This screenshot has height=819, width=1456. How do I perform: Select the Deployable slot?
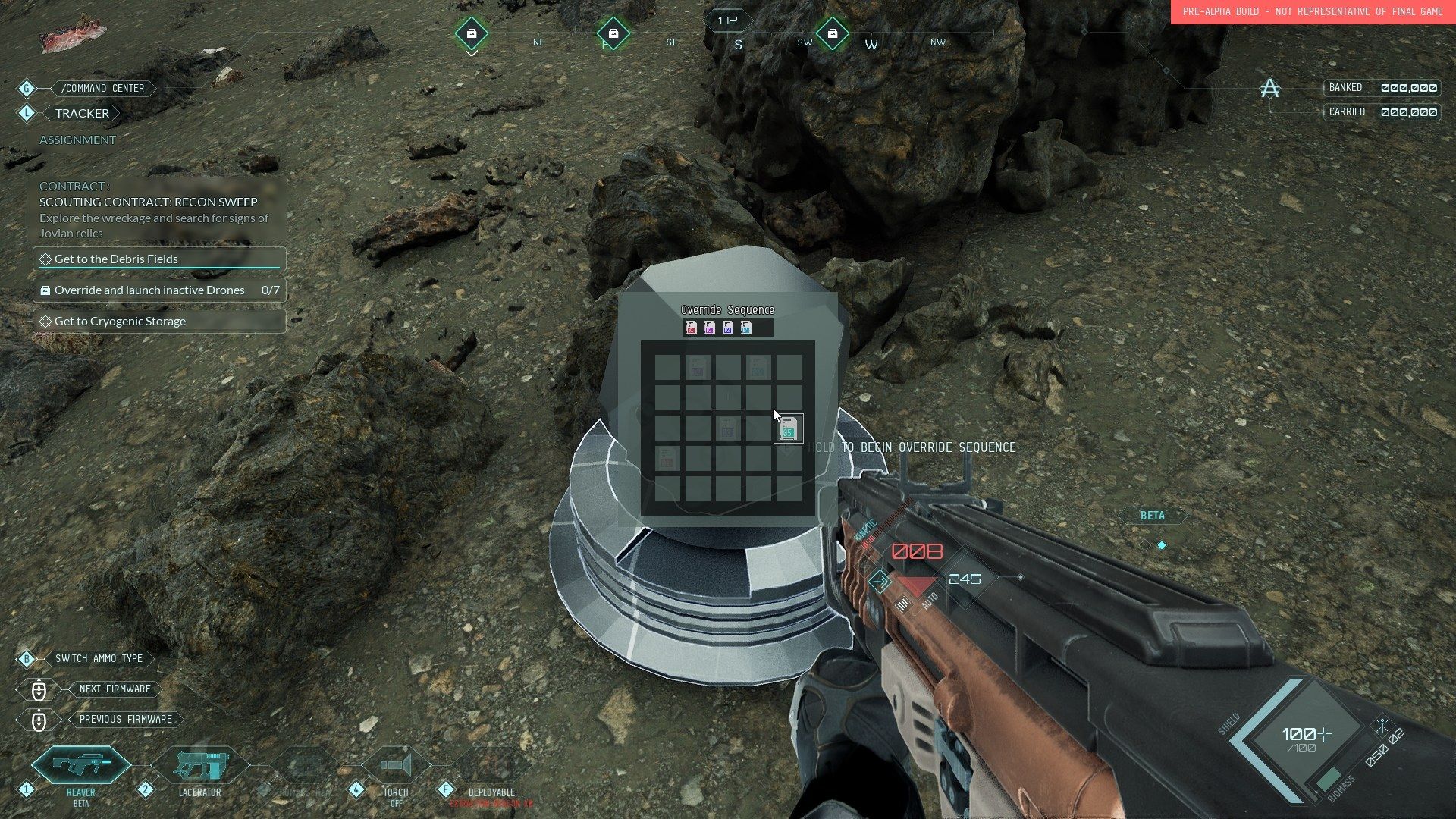[x=491, y=767]
